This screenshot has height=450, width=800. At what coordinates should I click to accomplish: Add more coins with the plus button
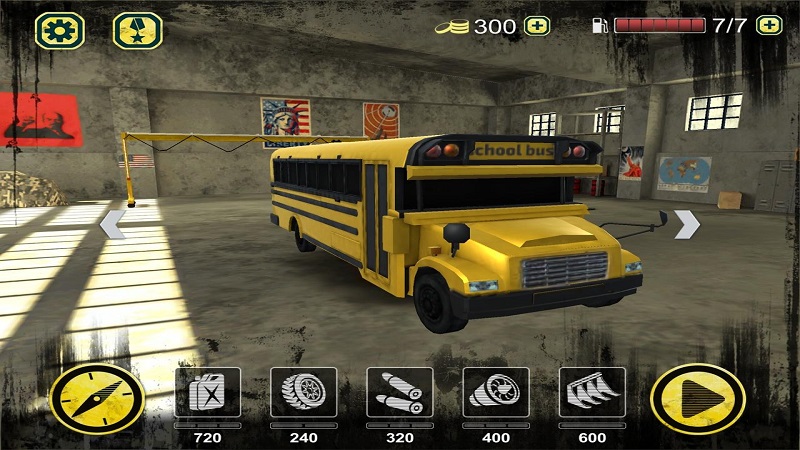tap(537, 26)
